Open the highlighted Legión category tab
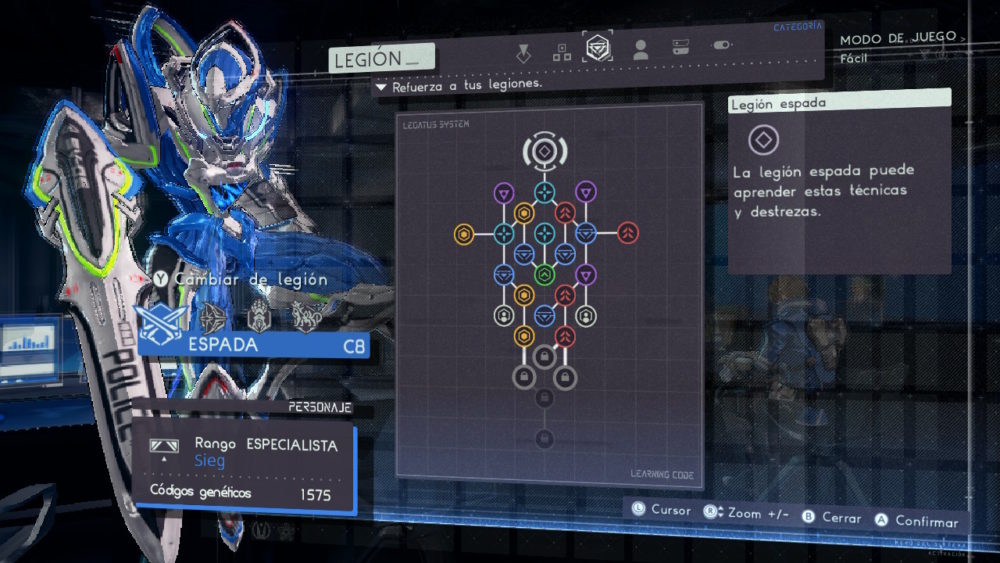1000x563 pixels. point(598,48)
